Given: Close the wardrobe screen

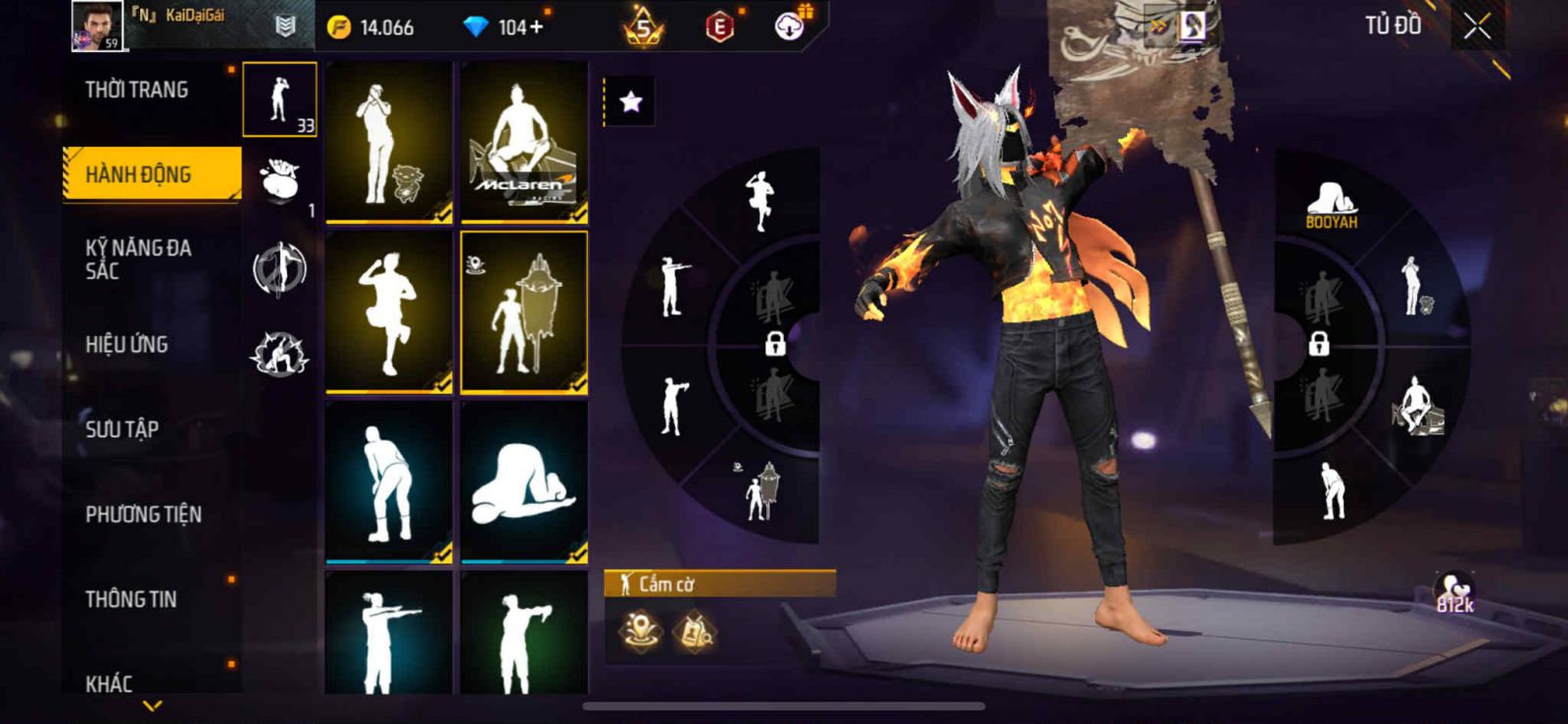Looking at the screenshot, I should pyautogui.click(x=1477, y=27).
